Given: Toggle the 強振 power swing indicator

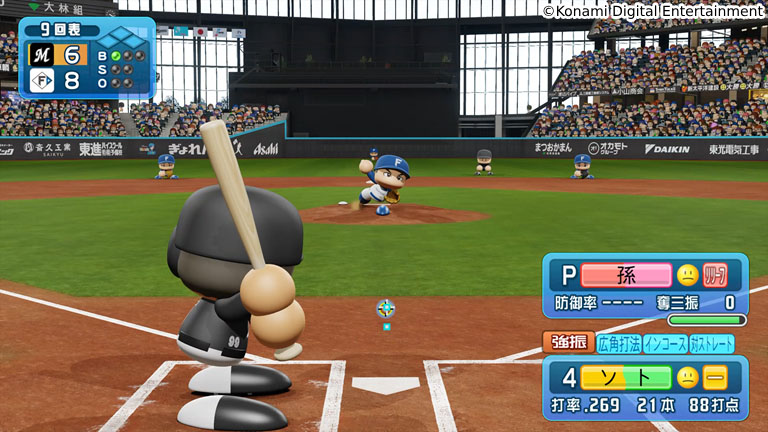Looking at the screenshot, I should click(x=568, y=343).
